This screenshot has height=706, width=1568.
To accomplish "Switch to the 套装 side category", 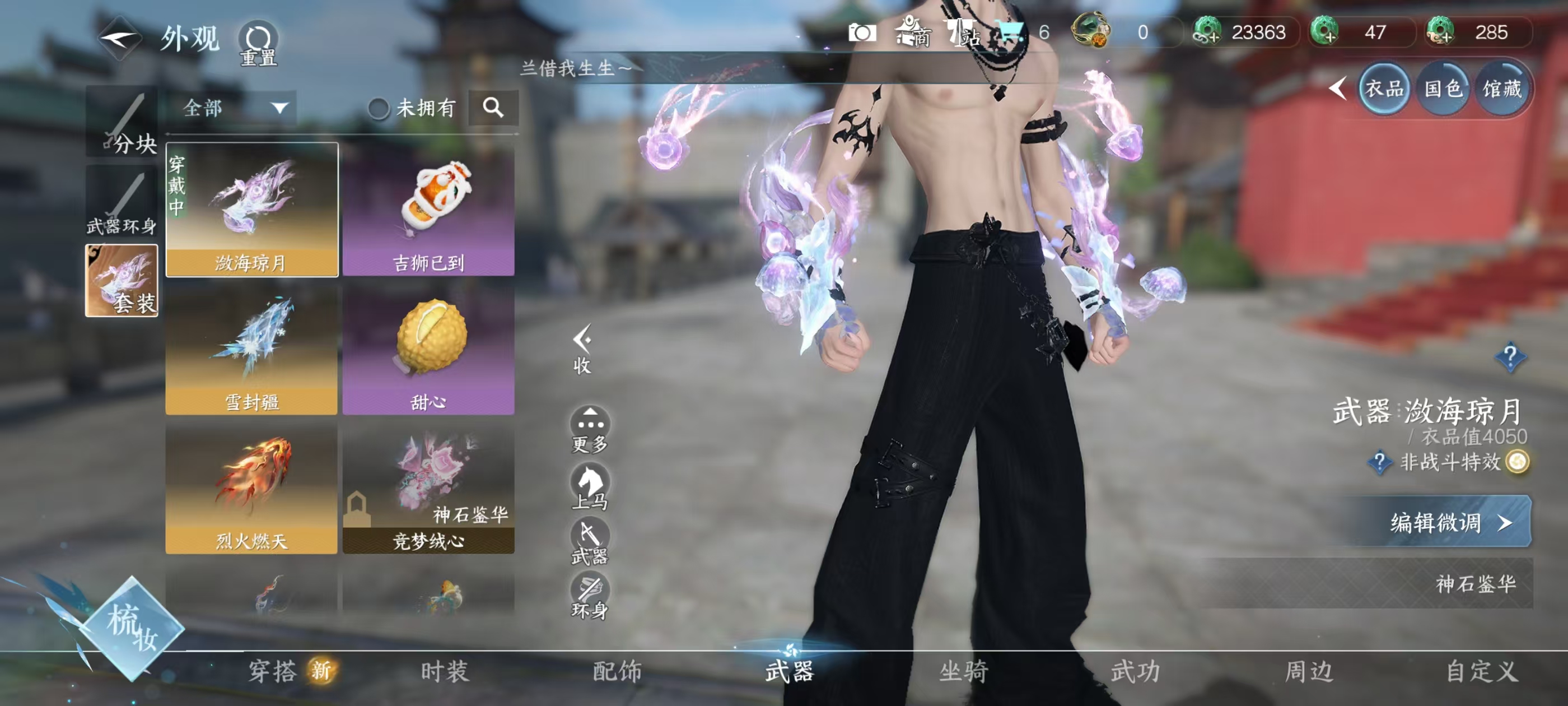I will (x=122, y=281).
